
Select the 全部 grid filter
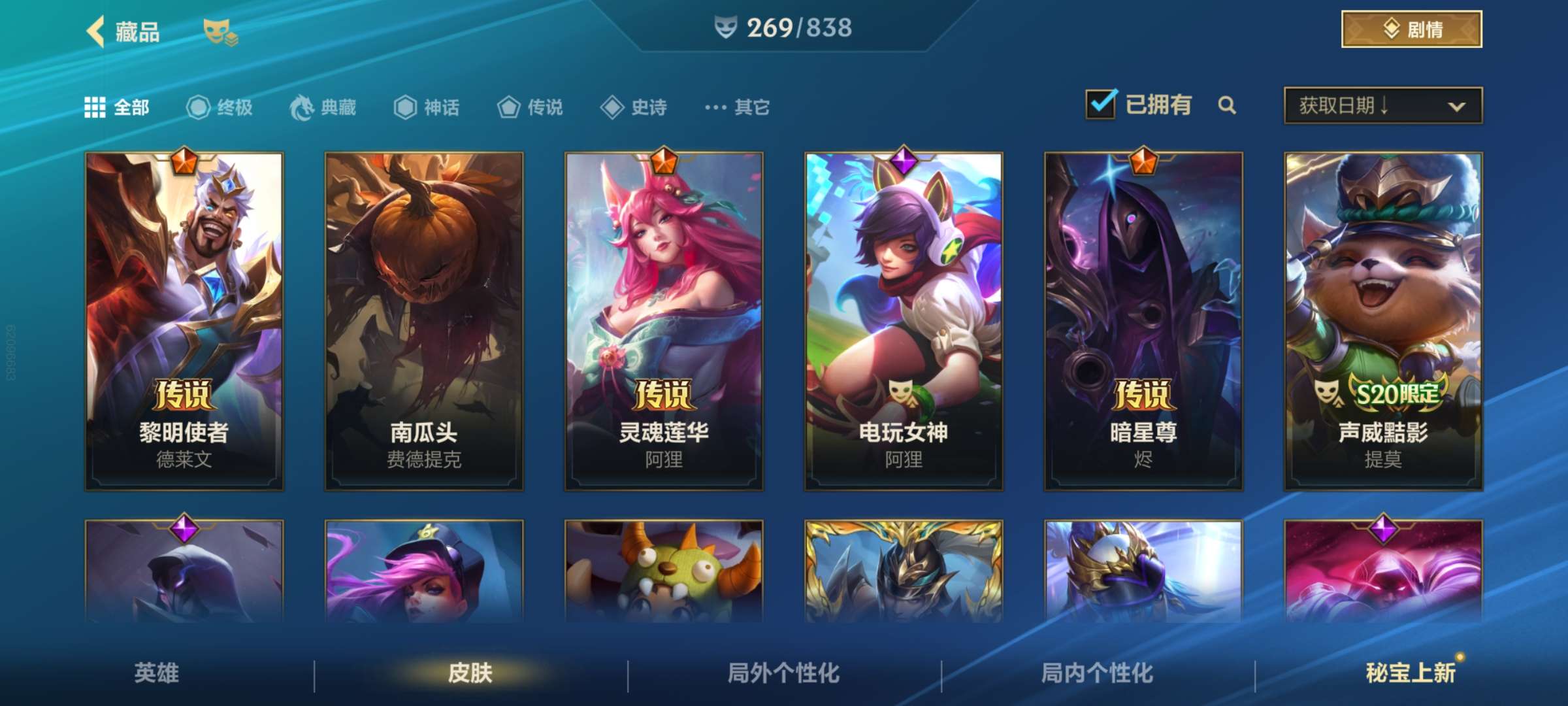click(x=96, y=107)
